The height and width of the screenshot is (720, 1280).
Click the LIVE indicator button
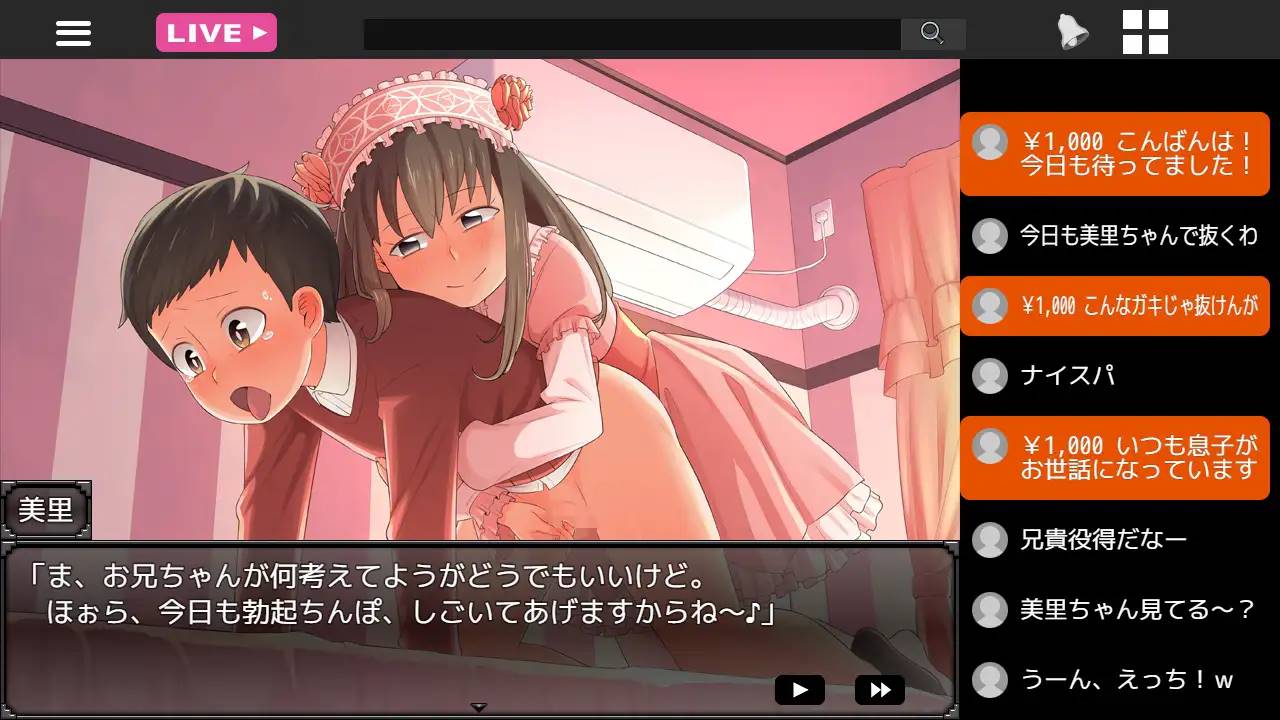tap(216, 32)
